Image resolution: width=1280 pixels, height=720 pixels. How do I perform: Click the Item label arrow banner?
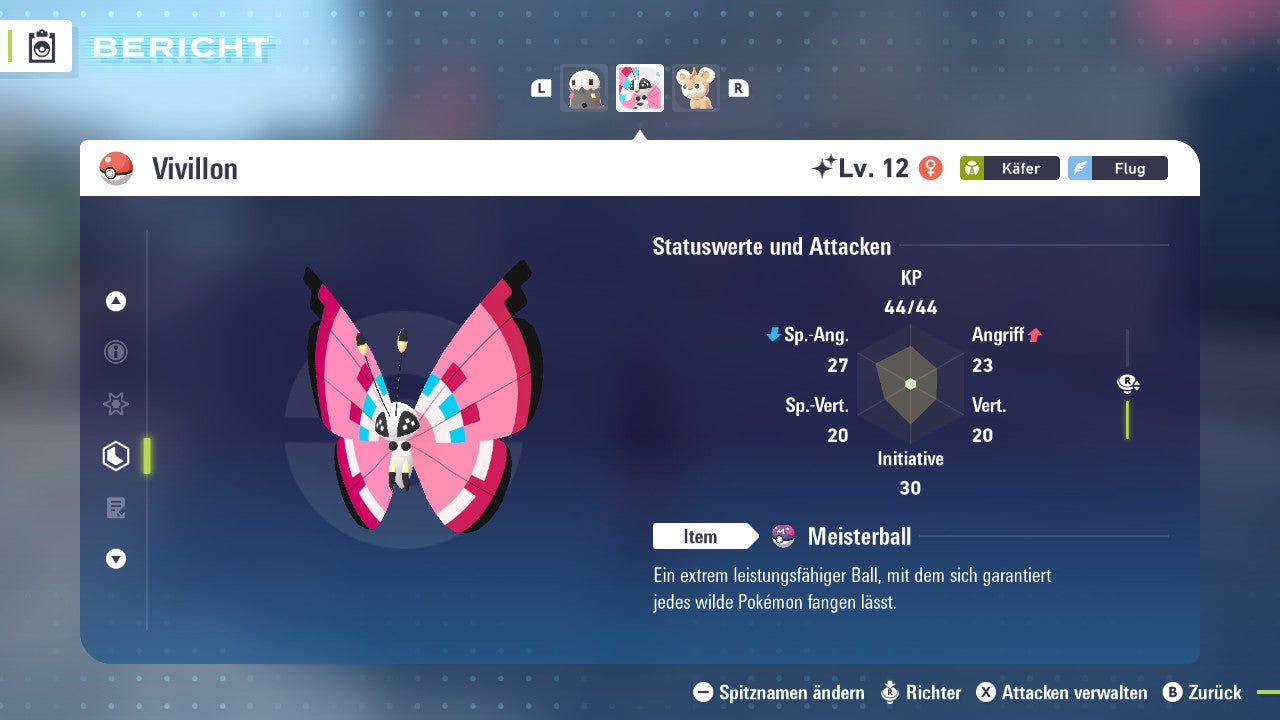tap(706, 536)
